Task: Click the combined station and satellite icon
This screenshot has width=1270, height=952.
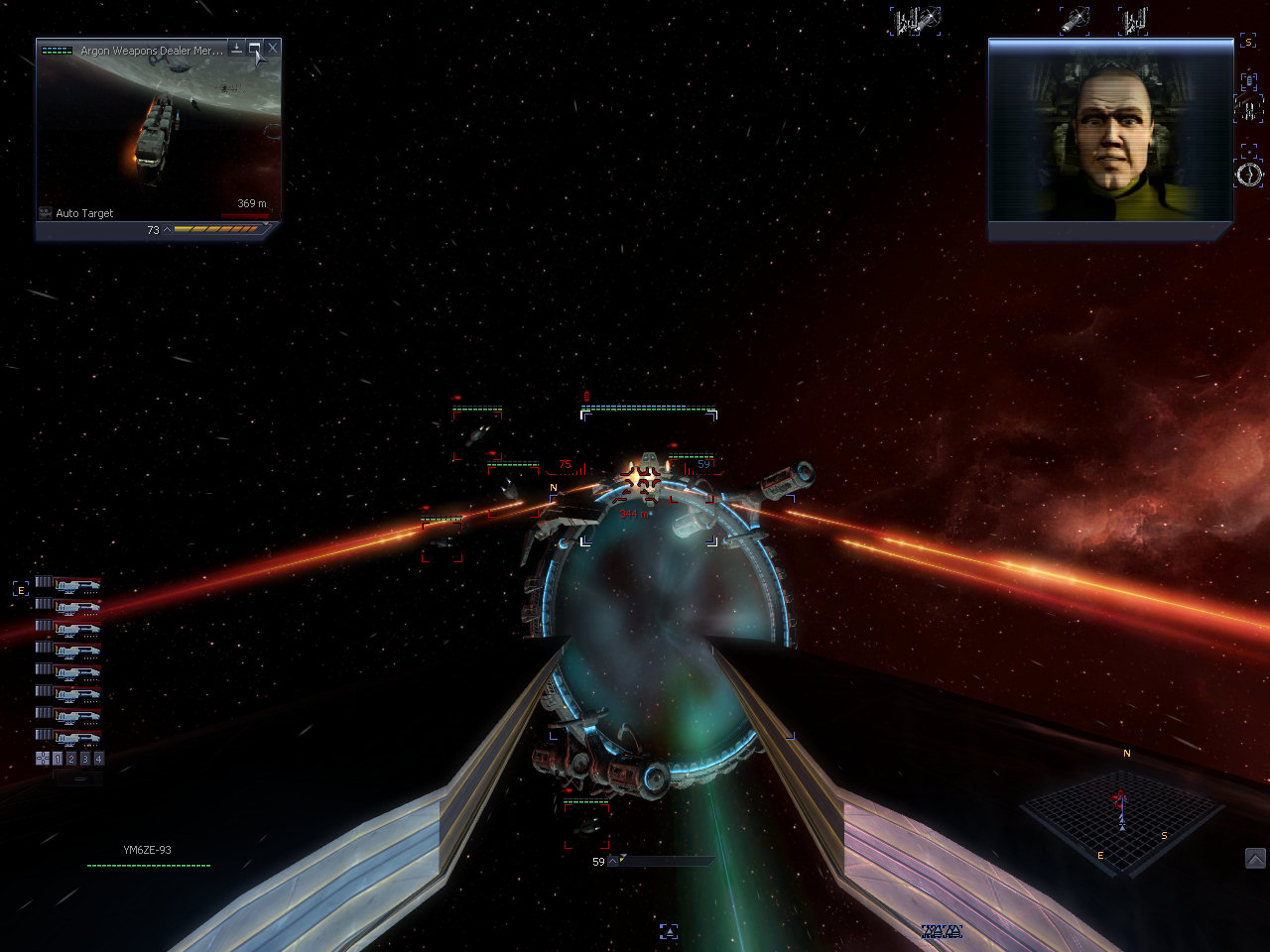Action: point(914,20)
